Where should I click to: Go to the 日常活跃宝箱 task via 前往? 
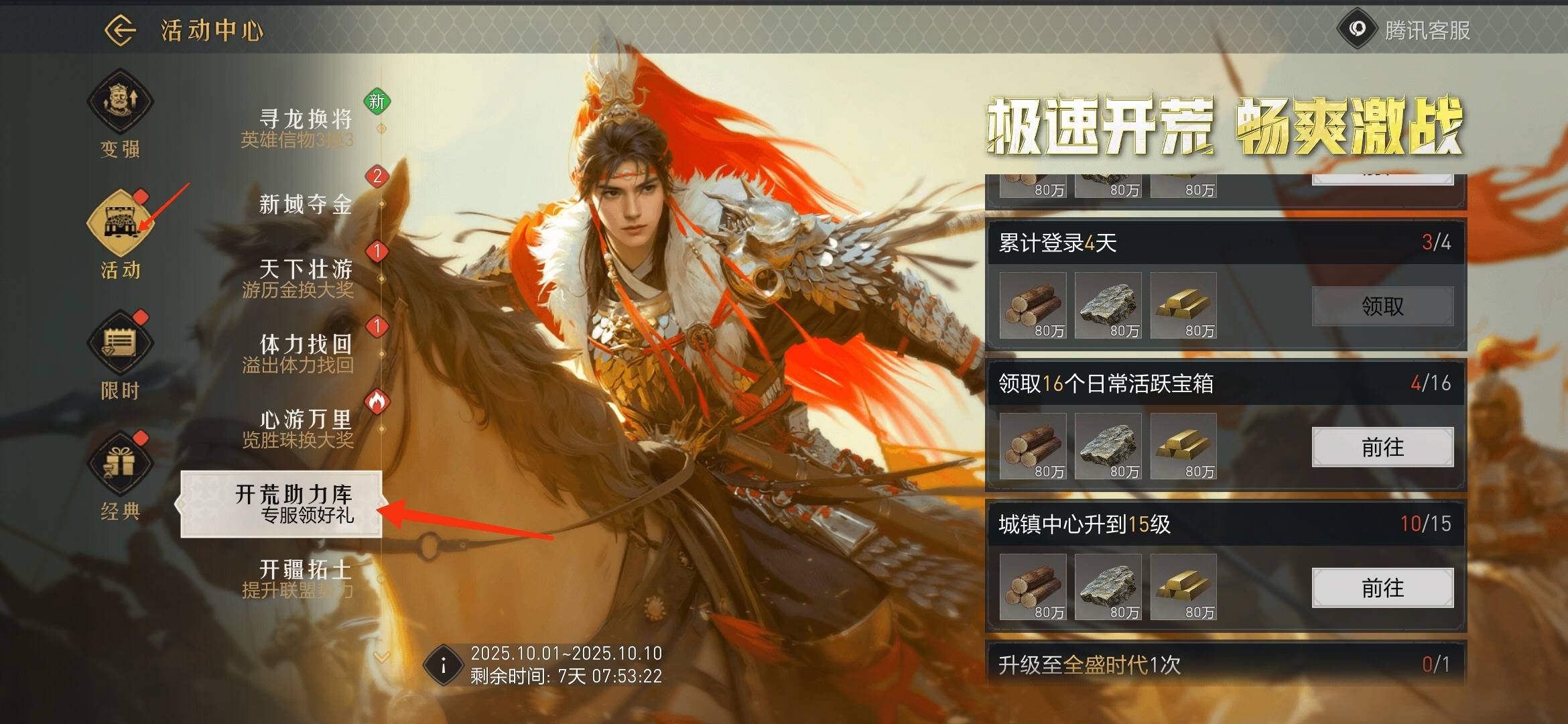pos(1382,447)
